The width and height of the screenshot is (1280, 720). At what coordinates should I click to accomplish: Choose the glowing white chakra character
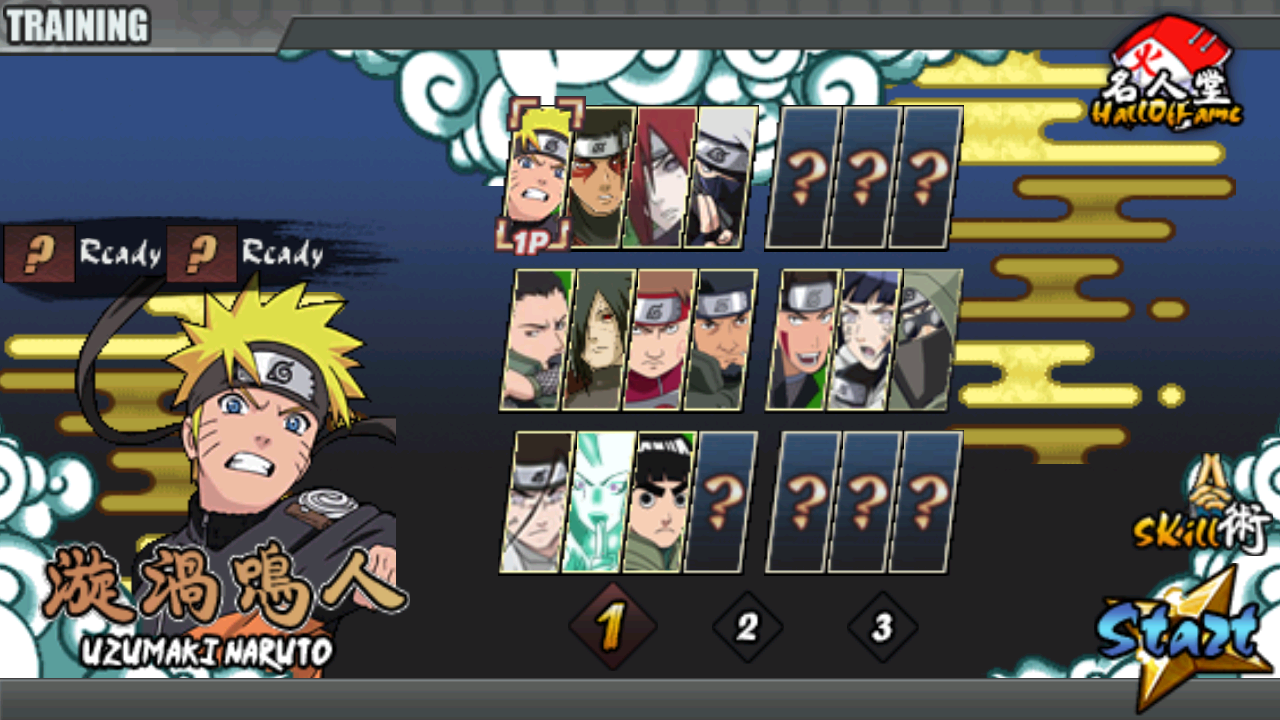point(597,502)
